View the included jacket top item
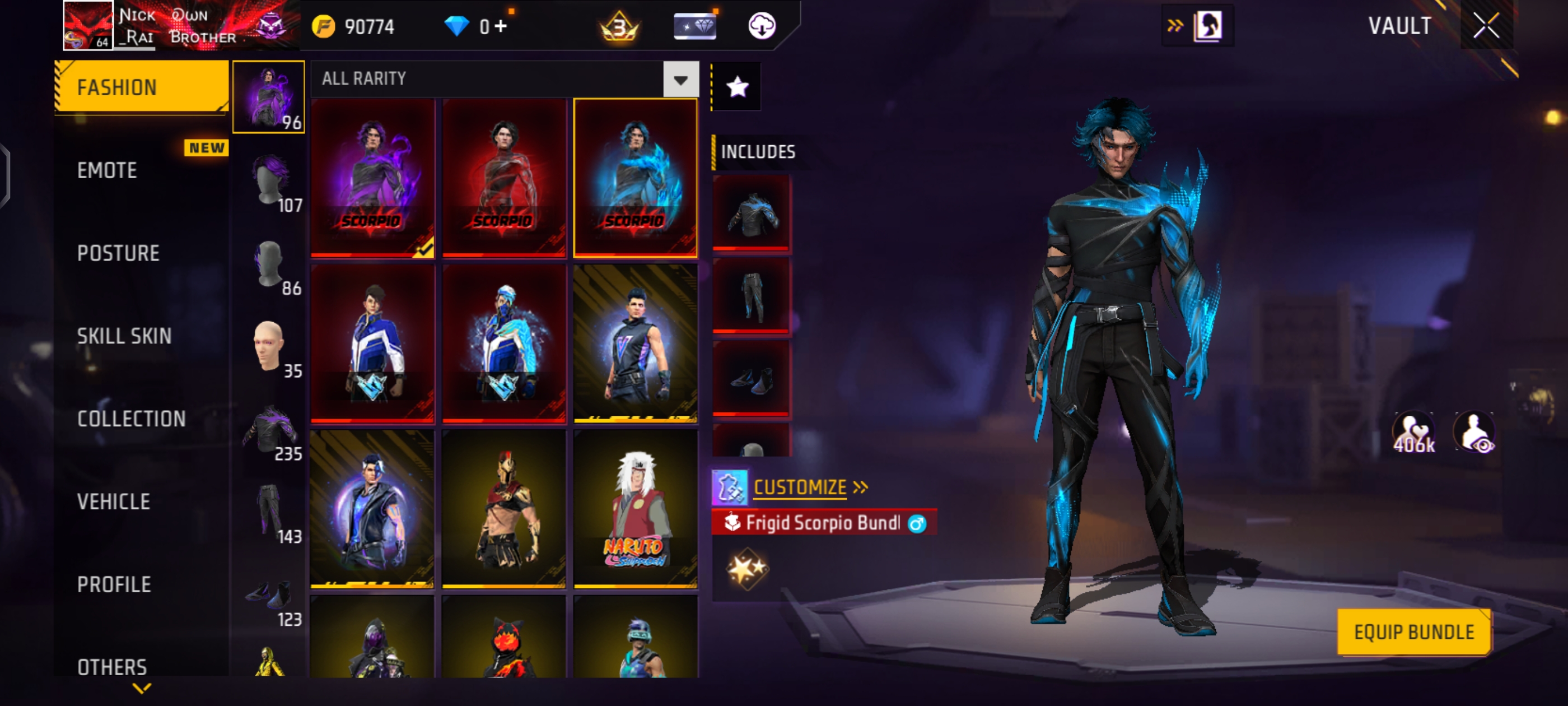The image size is (1568, 706). (751, 213)
